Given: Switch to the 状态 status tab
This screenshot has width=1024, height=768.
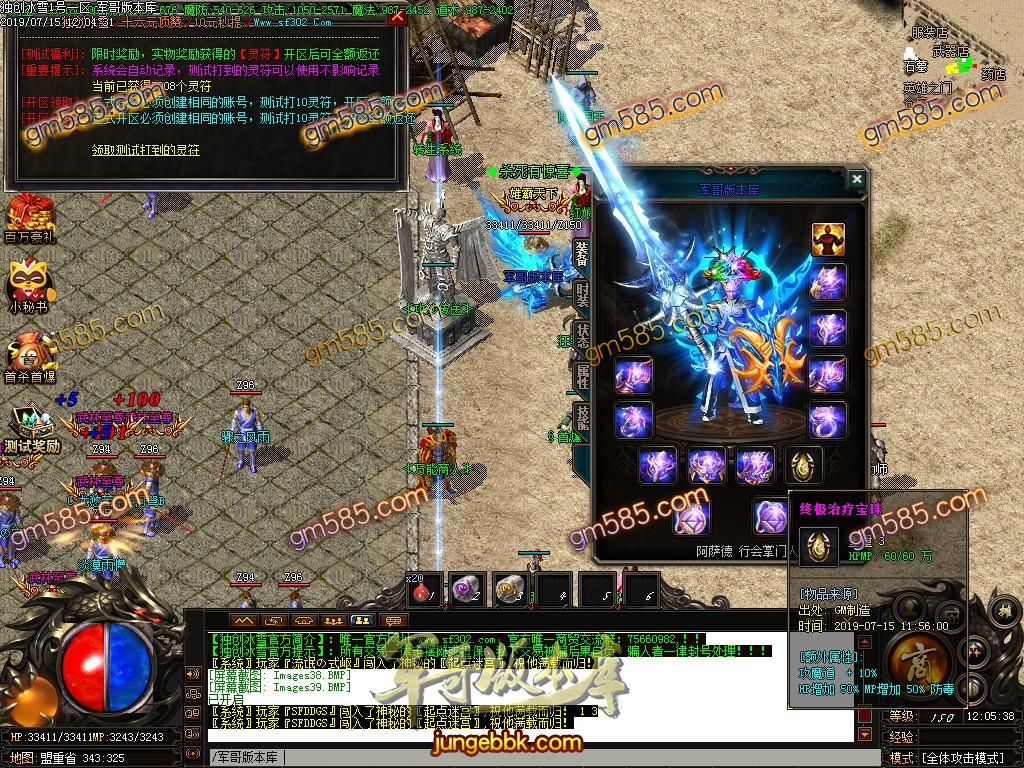Looking at the screenshot, I should 582,333.
